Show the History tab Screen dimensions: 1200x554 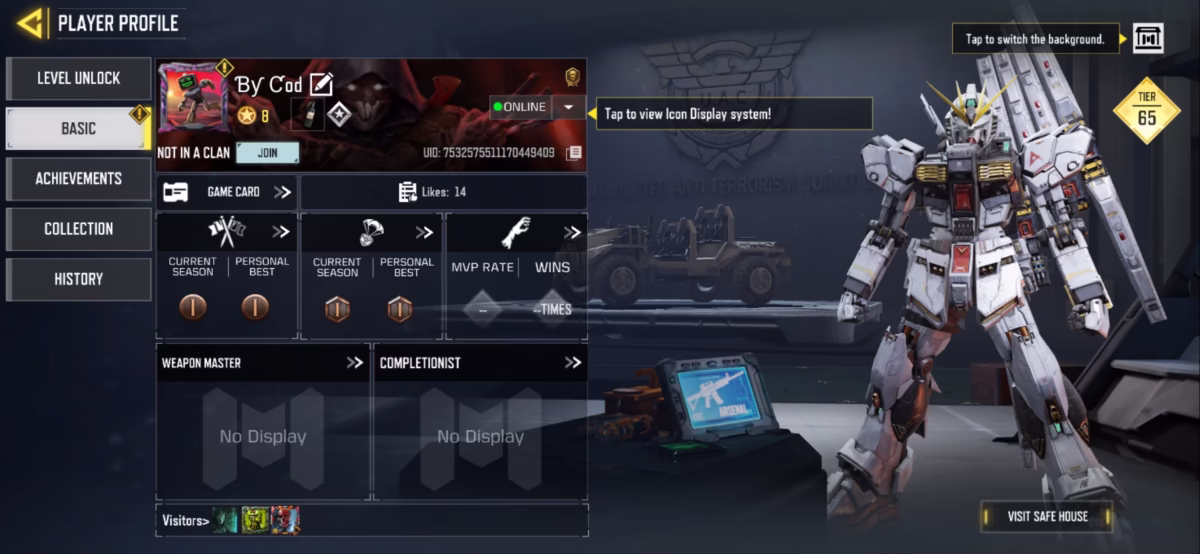click(78, 279)
